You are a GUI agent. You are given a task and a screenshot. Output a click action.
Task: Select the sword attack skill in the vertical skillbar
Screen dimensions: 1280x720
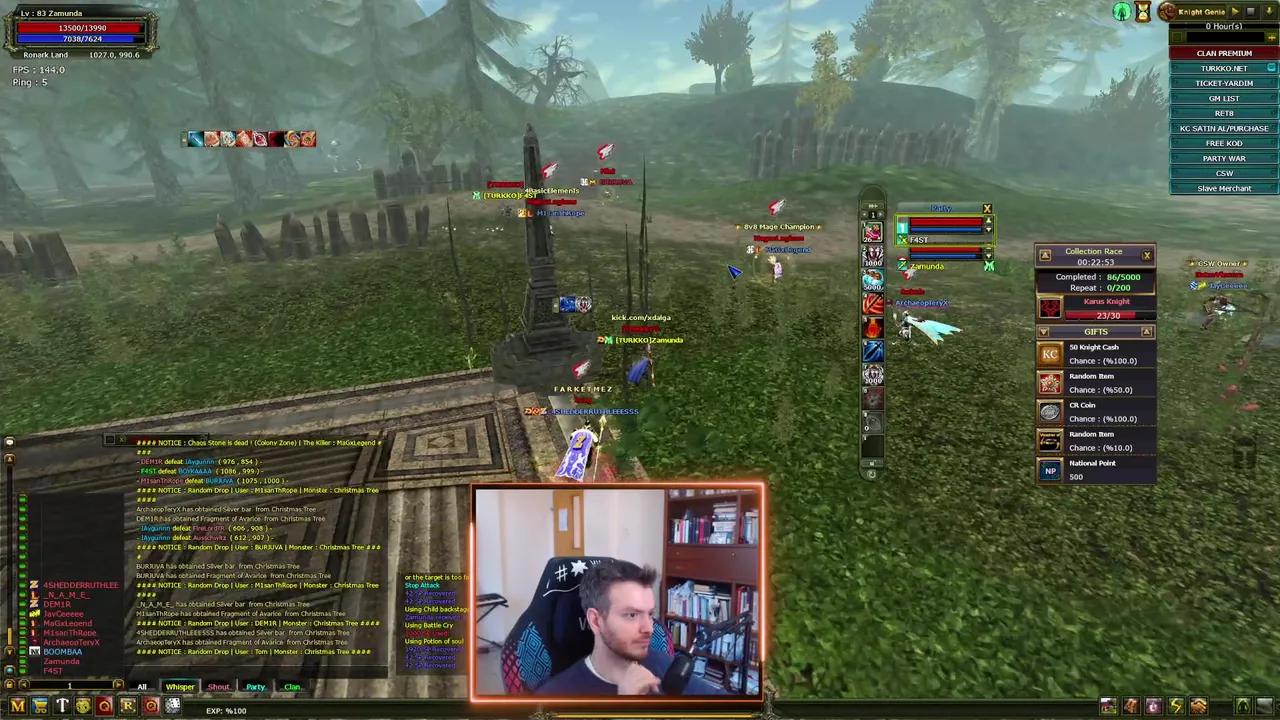point(873,350)
